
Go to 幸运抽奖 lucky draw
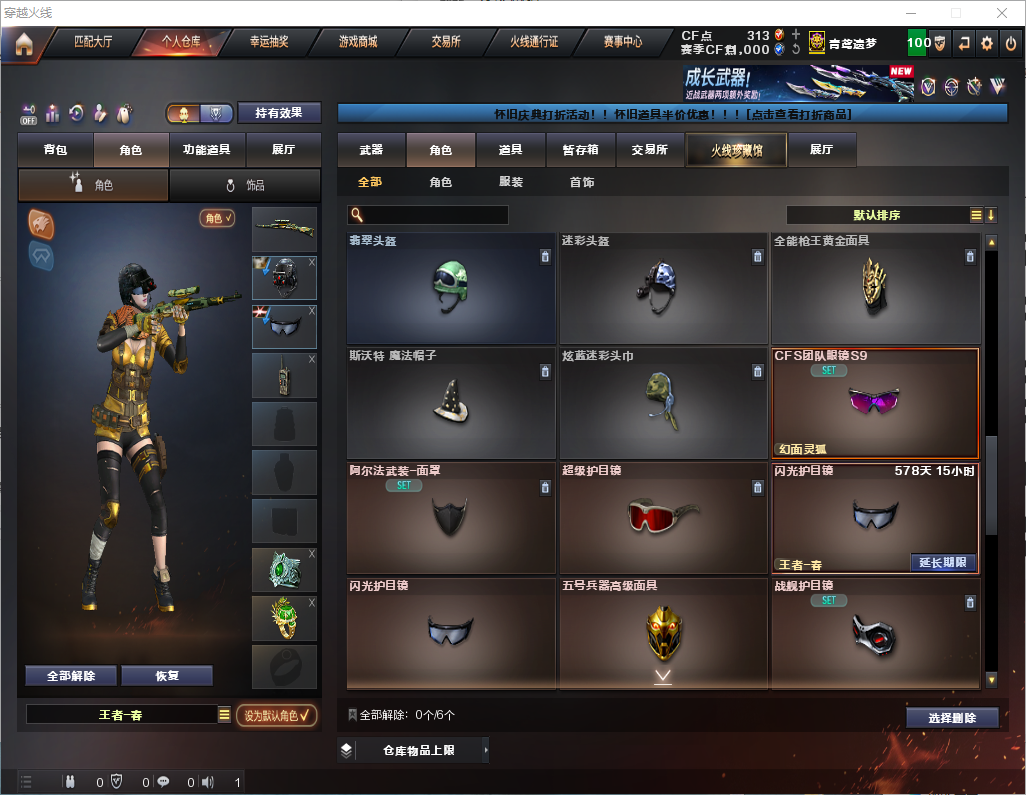click(269, 42)
